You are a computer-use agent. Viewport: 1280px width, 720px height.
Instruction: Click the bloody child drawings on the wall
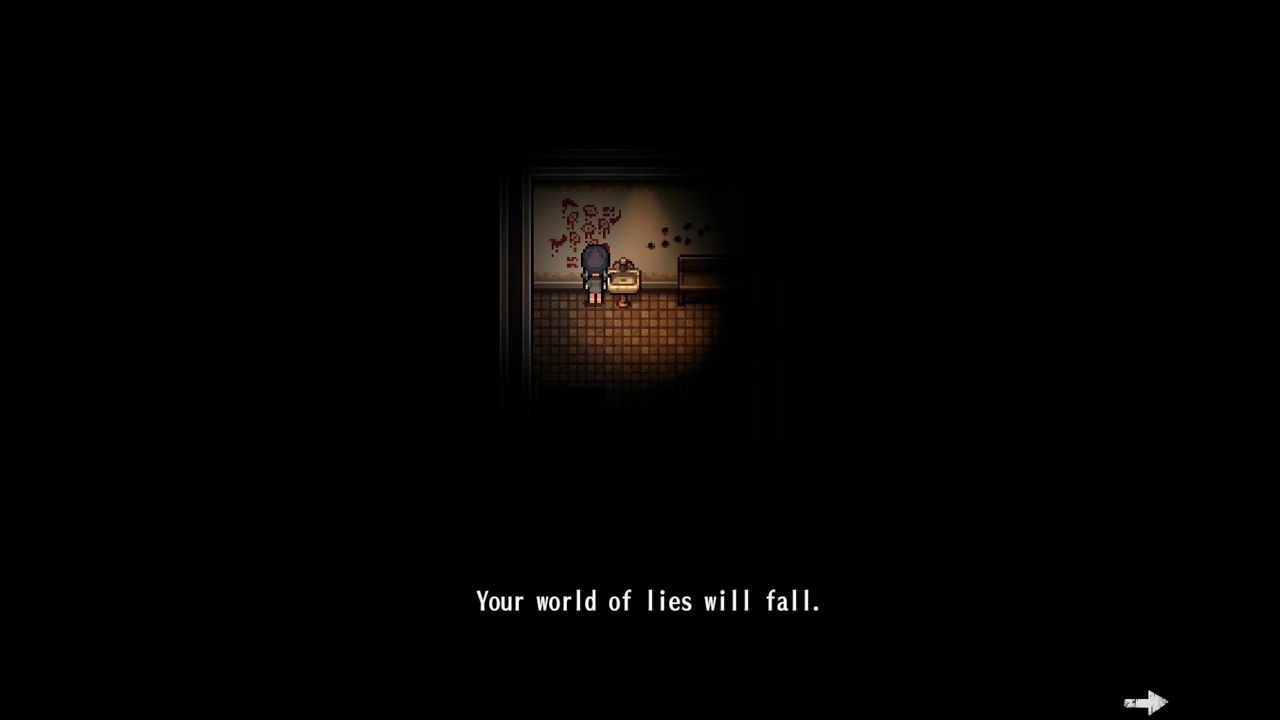tap(585, 221)
